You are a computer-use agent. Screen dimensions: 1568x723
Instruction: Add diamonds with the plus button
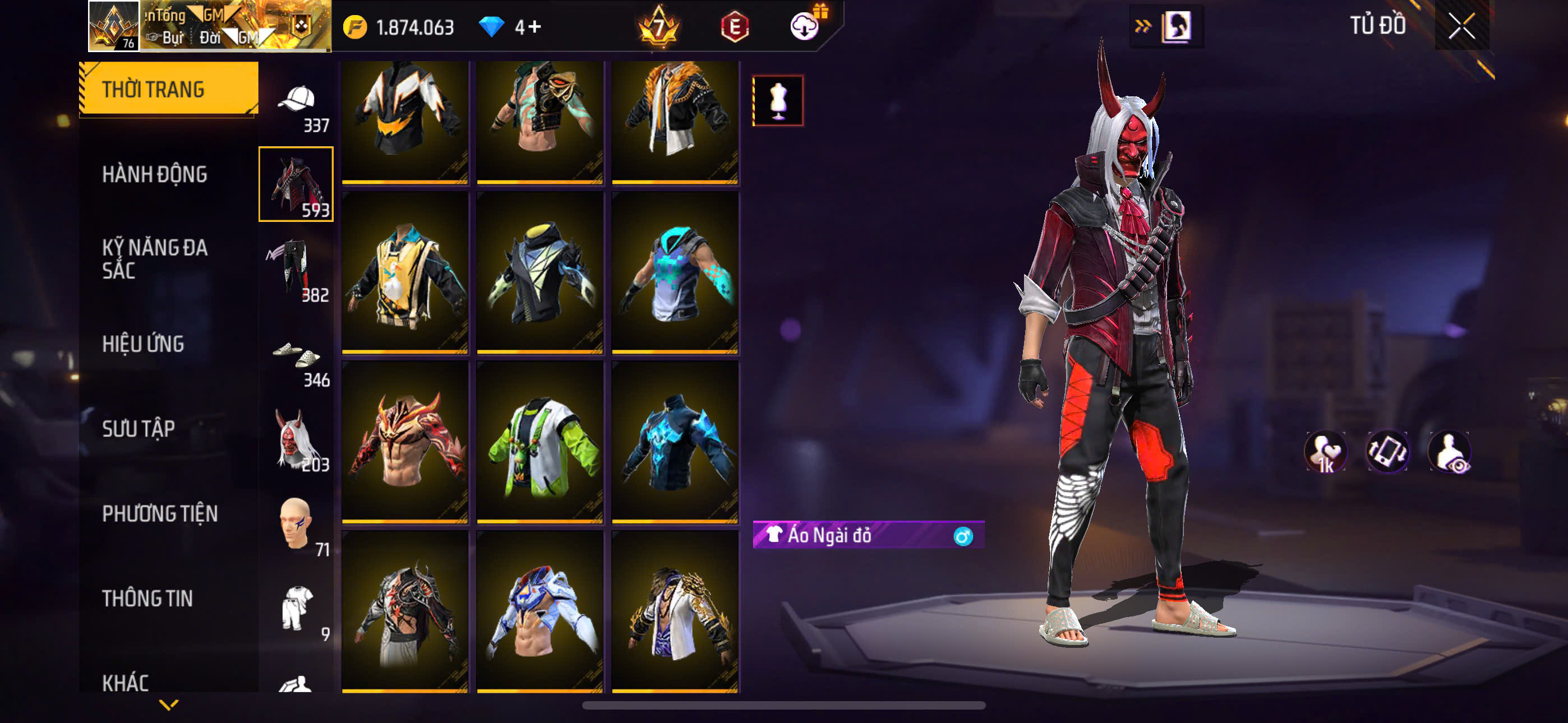[x=535, y=27]
